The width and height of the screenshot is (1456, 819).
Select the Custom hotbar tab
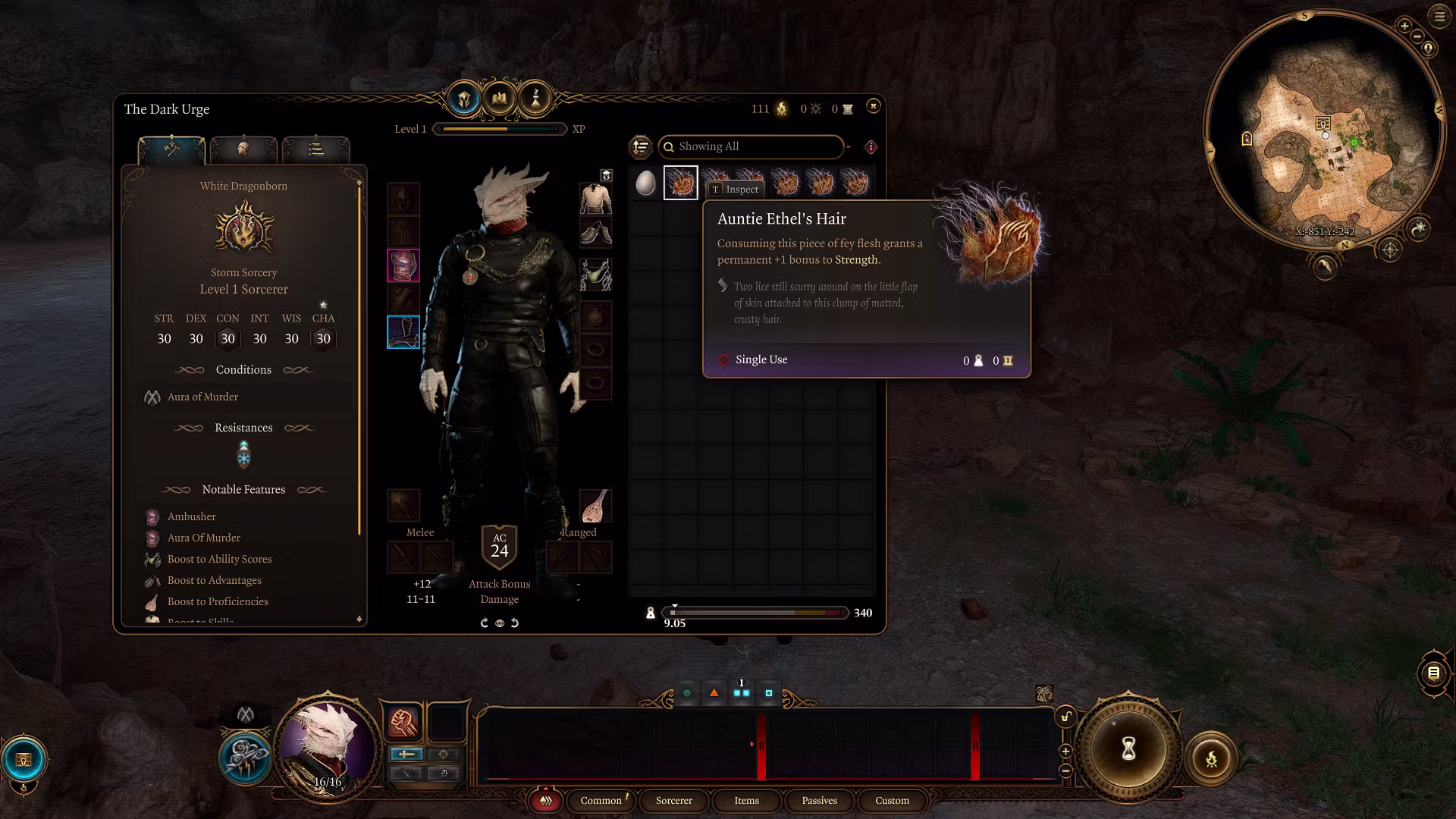(892, 801)
